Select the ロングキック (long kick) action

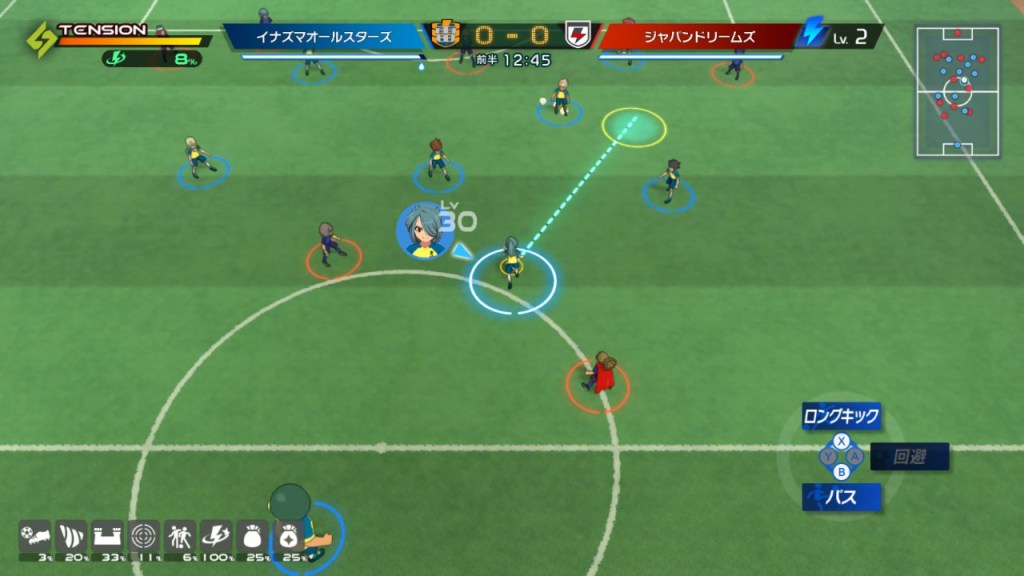841,416
